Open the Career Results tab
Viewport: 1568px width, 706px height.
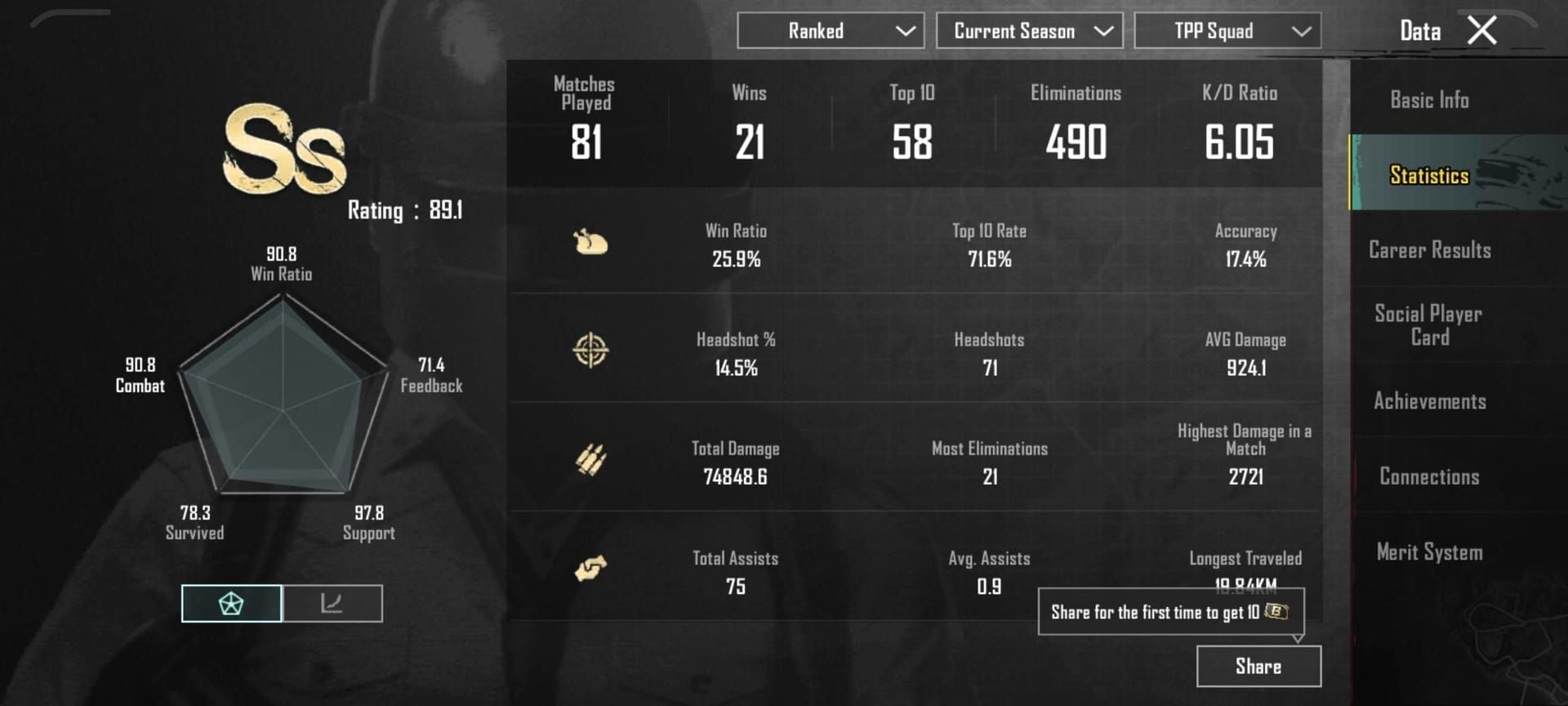(x=1428, y=250)
